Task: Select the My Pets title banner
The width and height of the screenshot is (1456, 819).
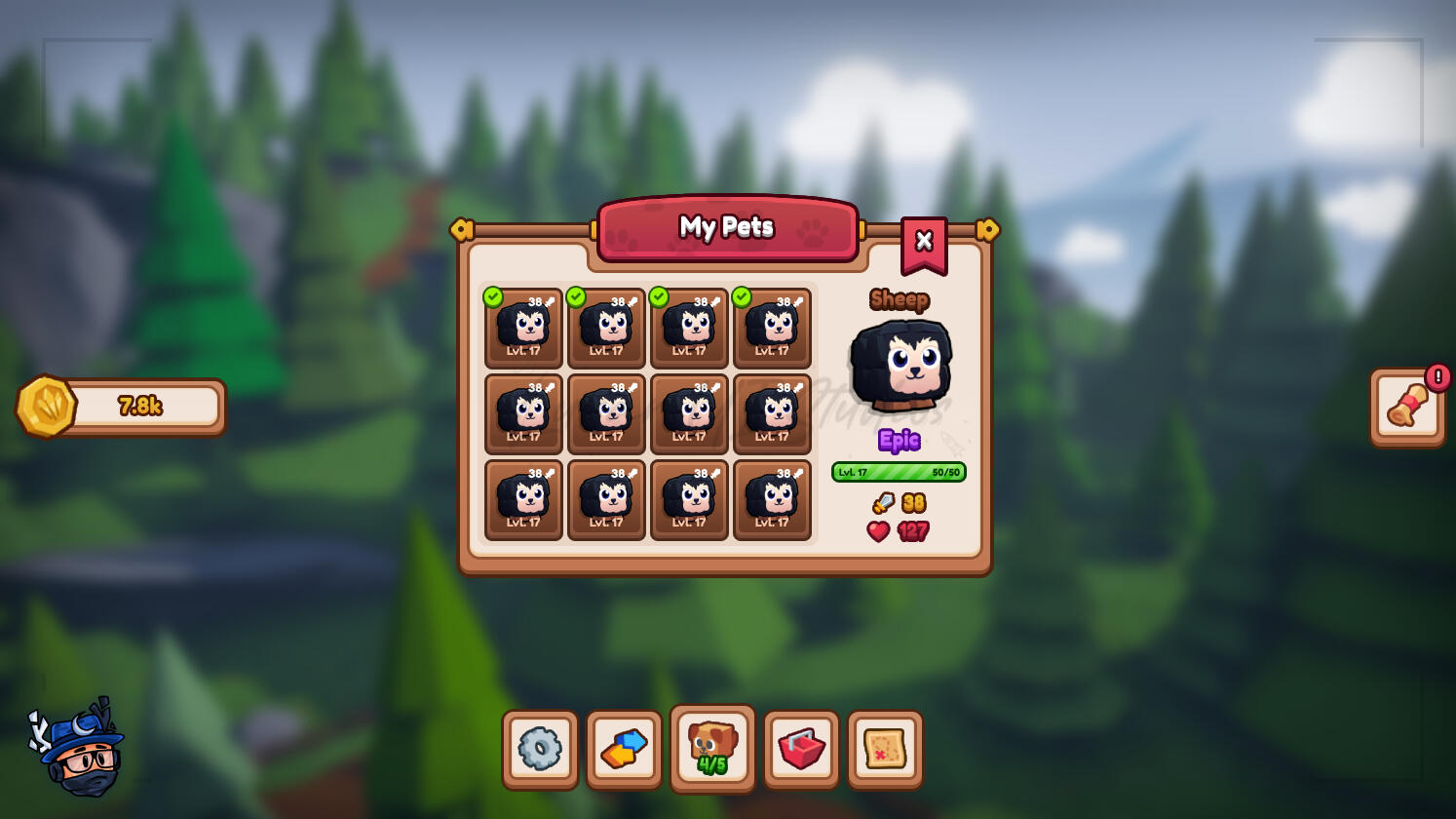Action: click(727, 227)
